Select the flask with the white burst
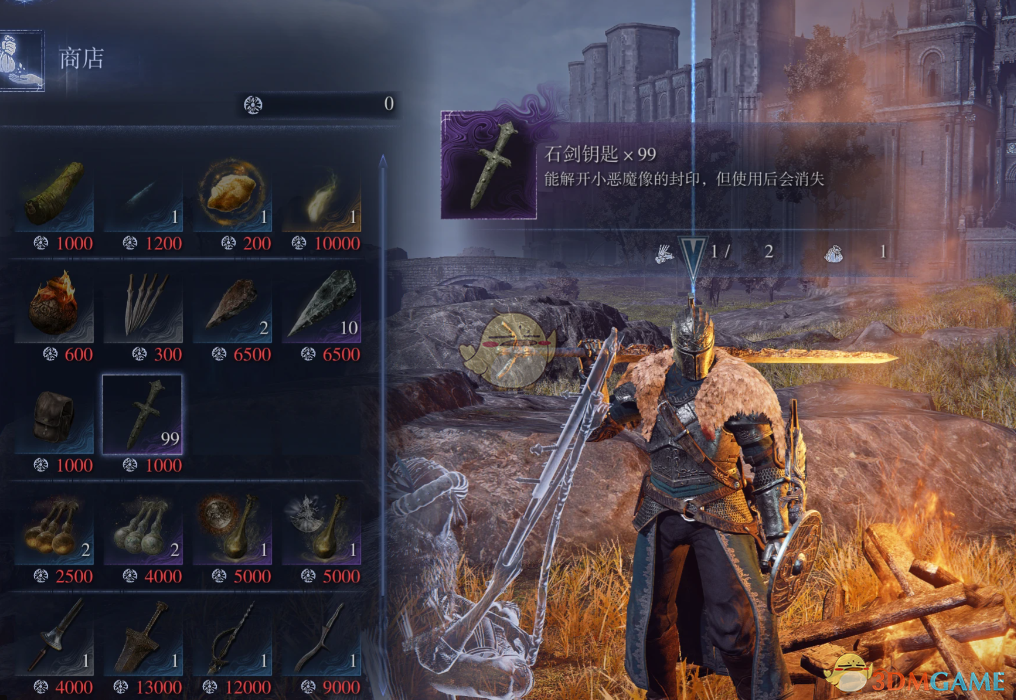Viewport: 1016px width, 700px height. [x=321, y=526]
